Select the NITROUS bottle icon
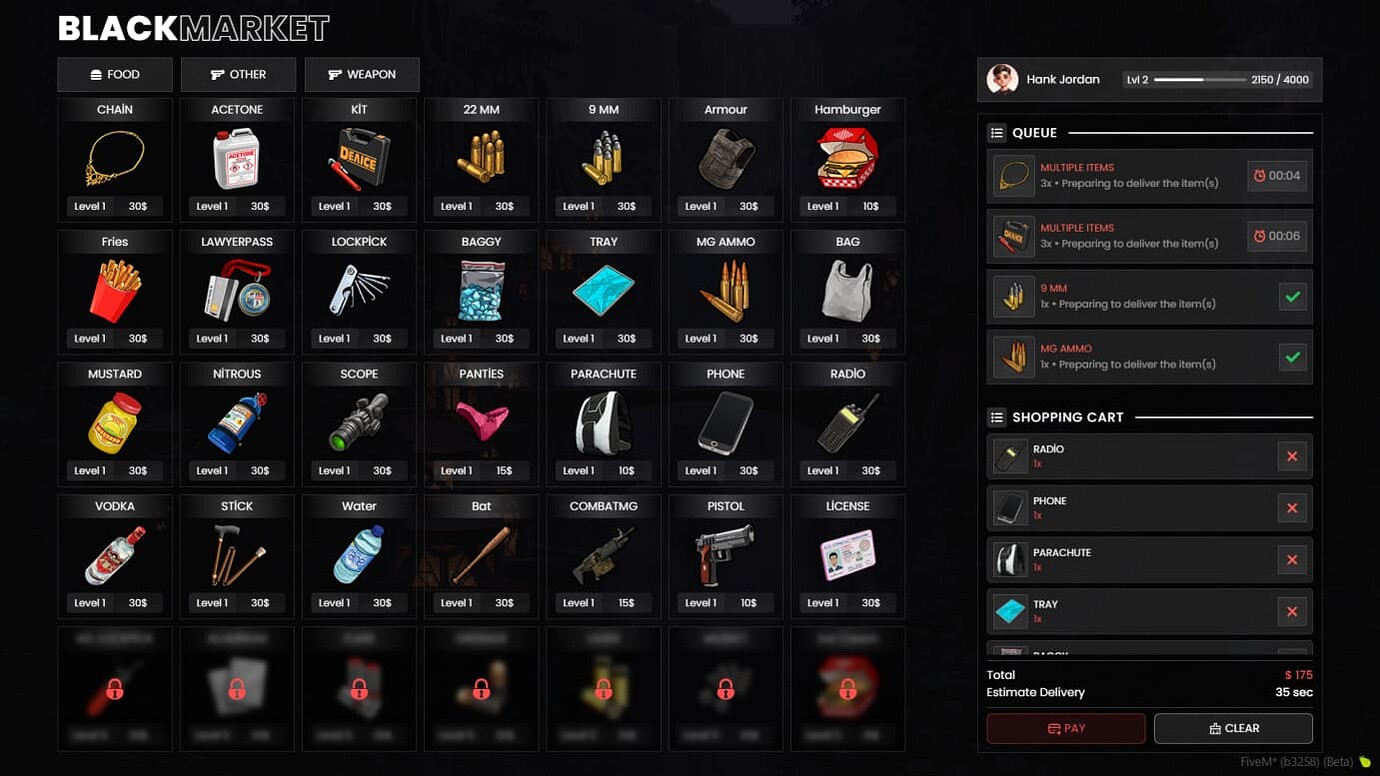The image size is (1380, 776). pos(236,421)
